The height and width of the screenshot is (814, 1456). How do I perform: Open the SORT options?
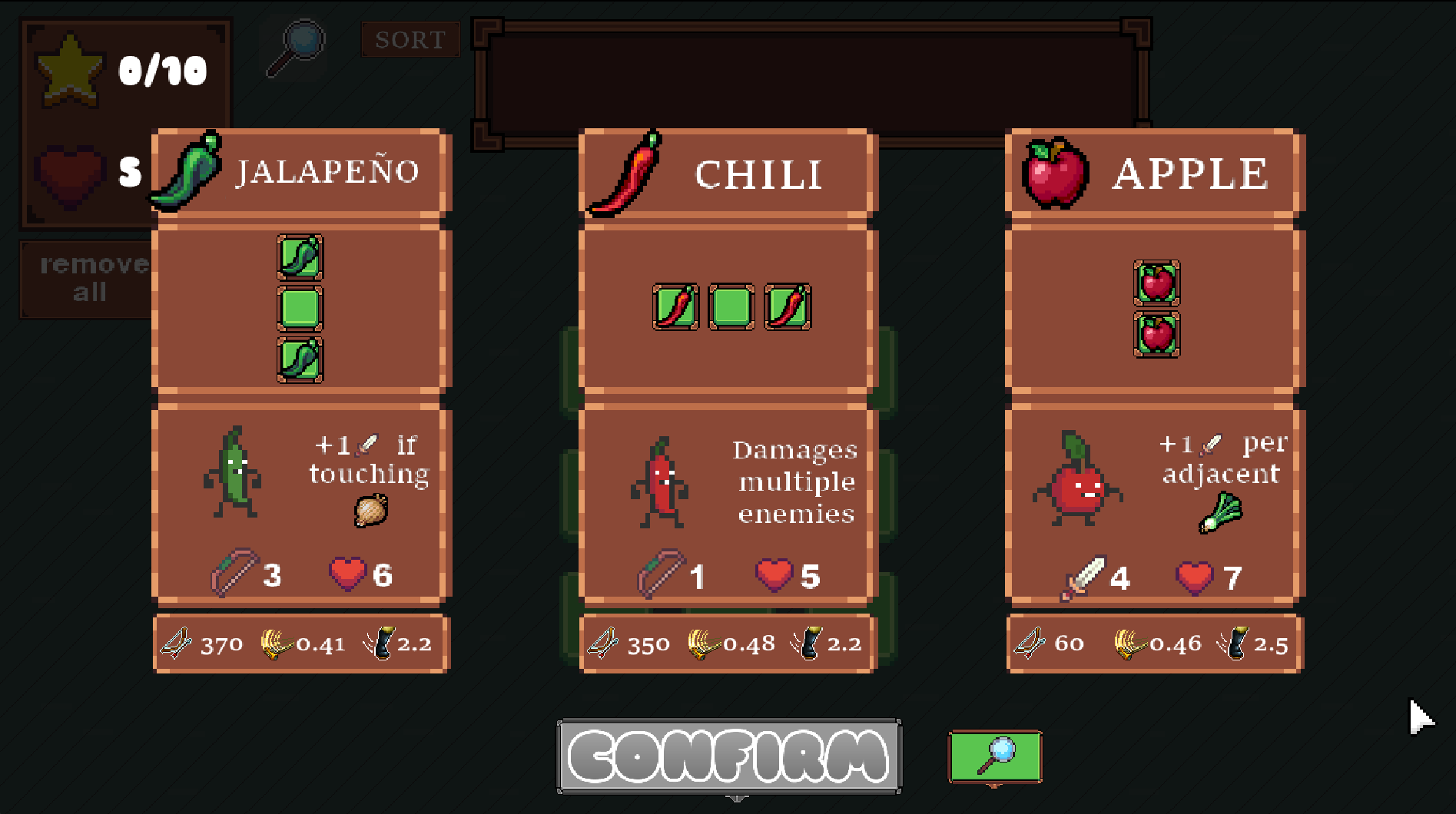(410, 39)
